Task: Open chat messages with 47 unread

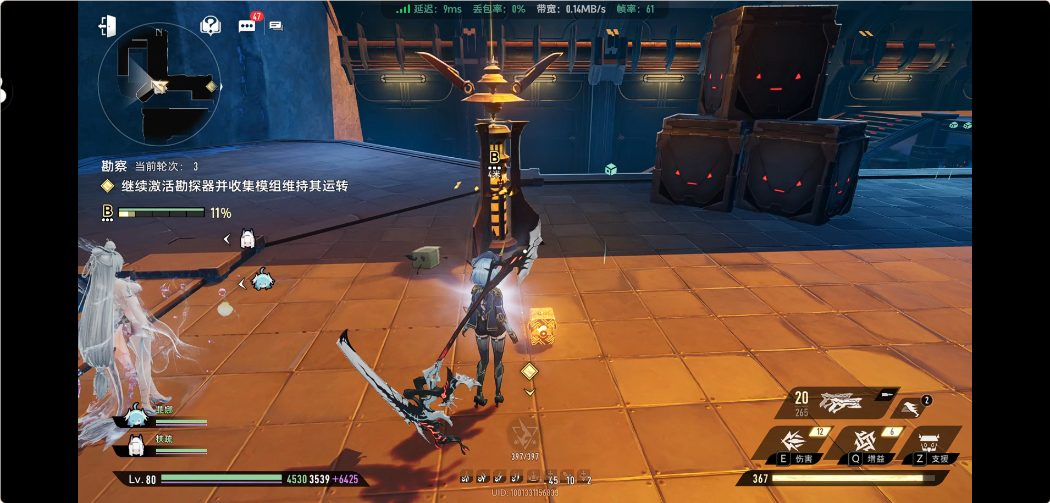Action: 247,26
